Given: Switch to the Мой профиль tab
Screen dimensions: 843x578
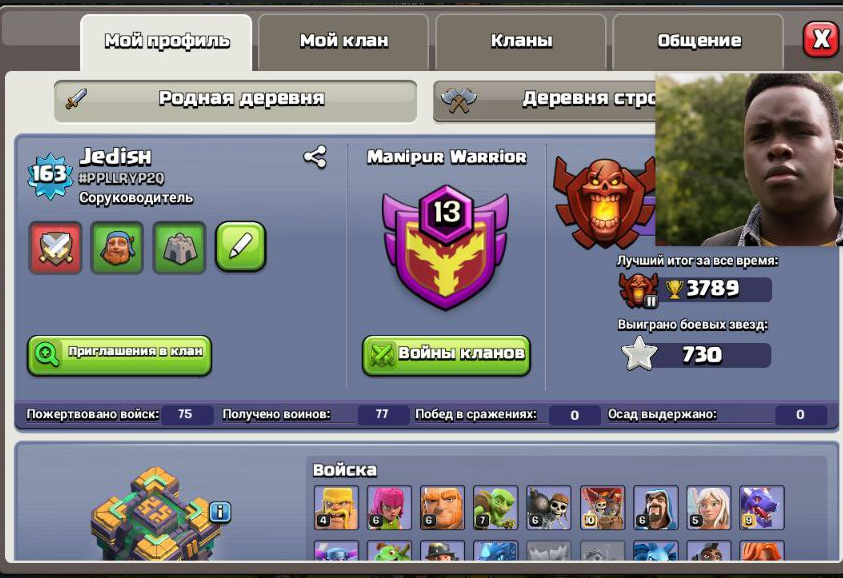Looking at the screenshot, I should pyautogui.click(x=166, y=42).
